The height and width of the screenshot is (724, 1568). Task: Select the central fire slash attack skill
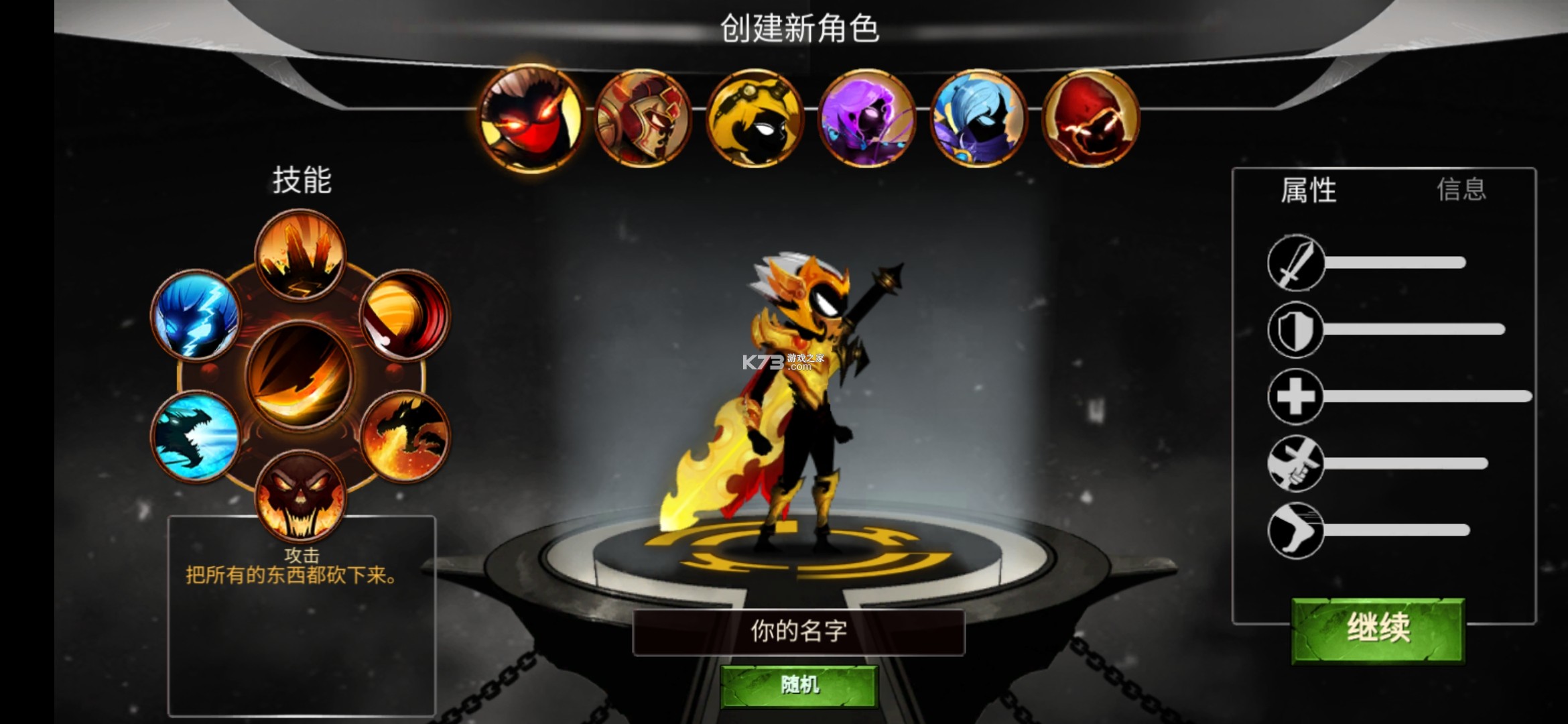point(301,375)
